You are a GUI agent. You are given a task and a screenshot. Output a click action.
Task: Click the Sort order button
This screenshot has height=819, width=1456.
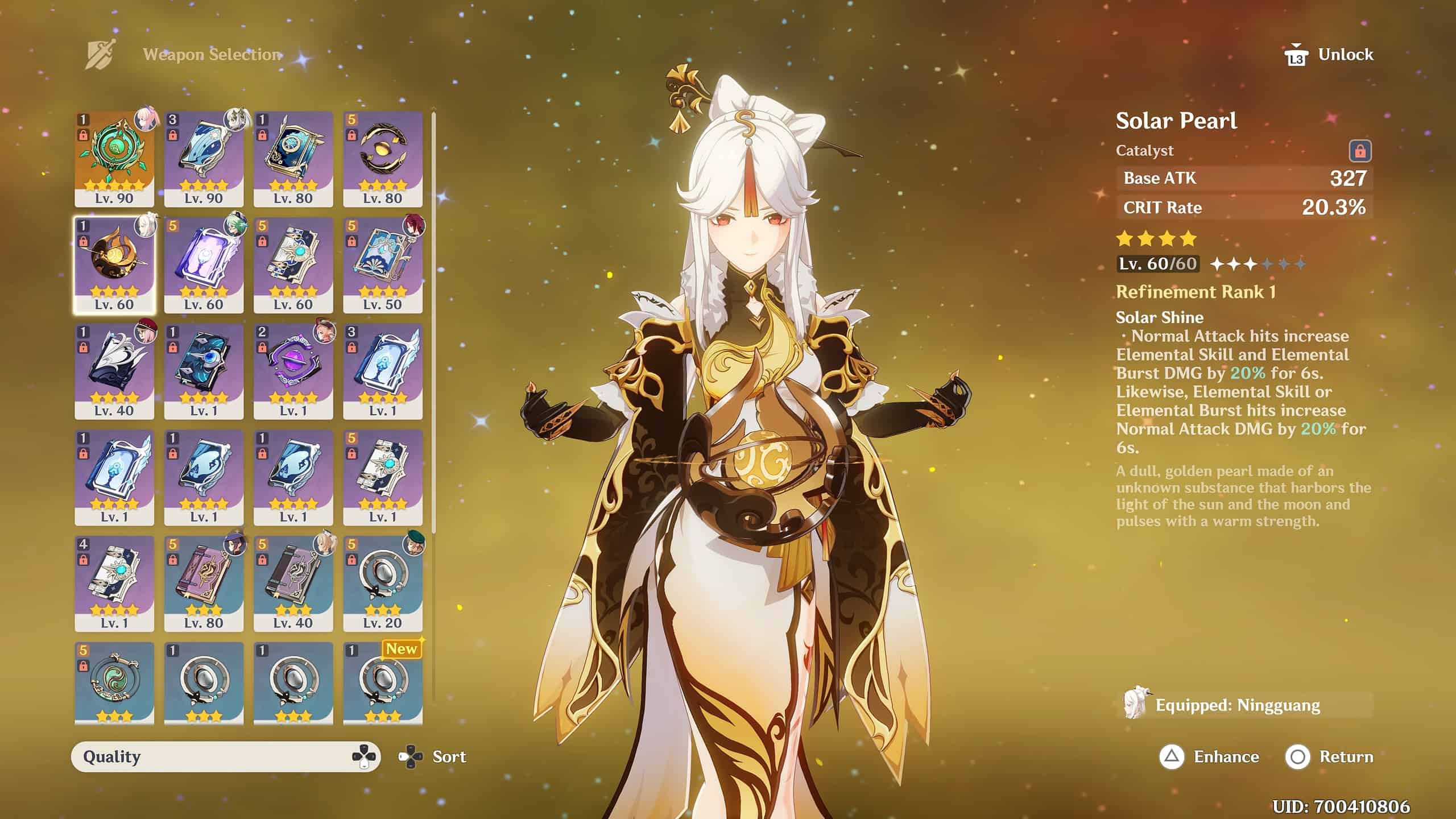coord(432,756)
